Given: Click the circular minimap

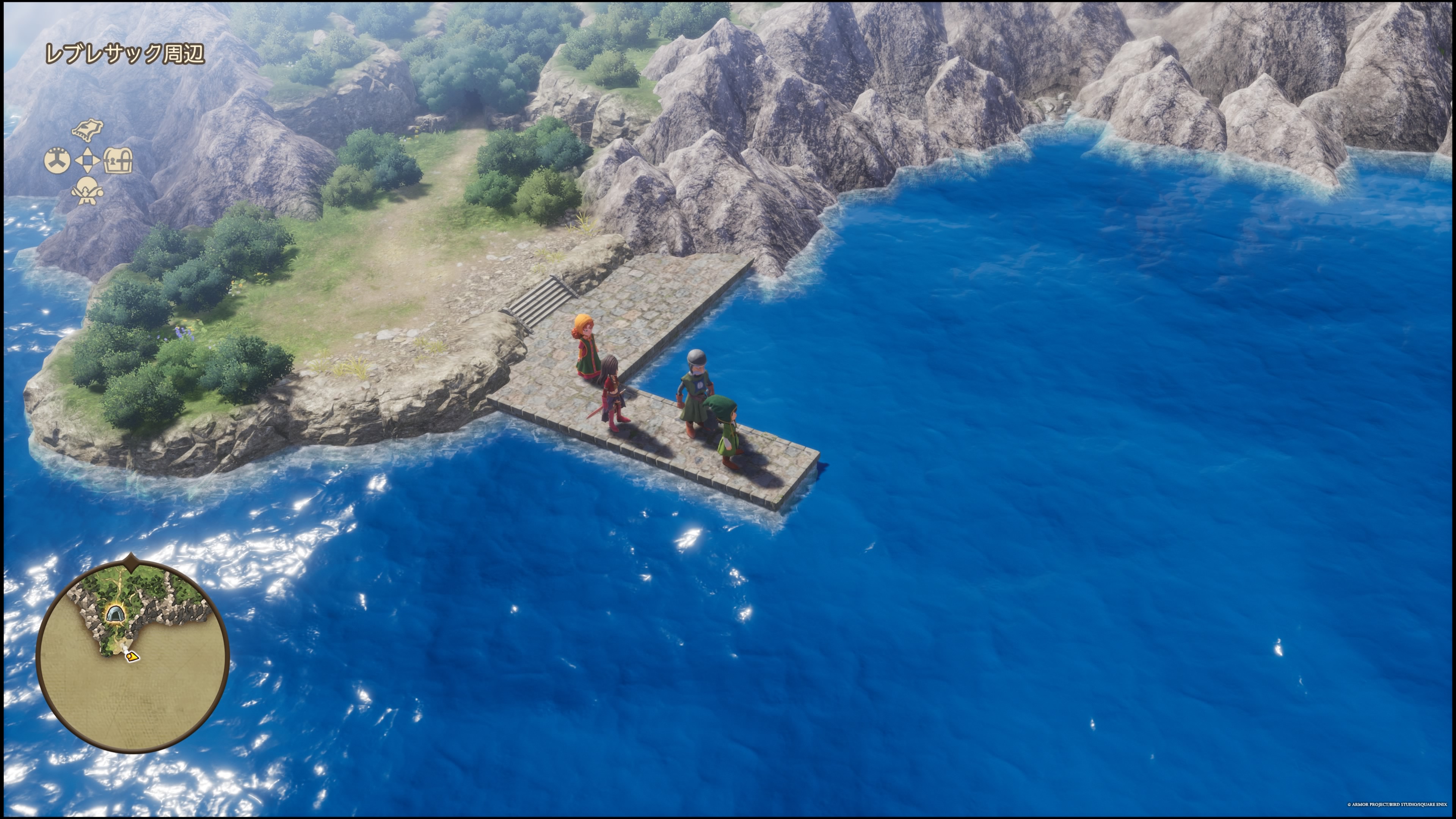Looking at the screenshot, I should pyautogui.click(x=133, y=656).
